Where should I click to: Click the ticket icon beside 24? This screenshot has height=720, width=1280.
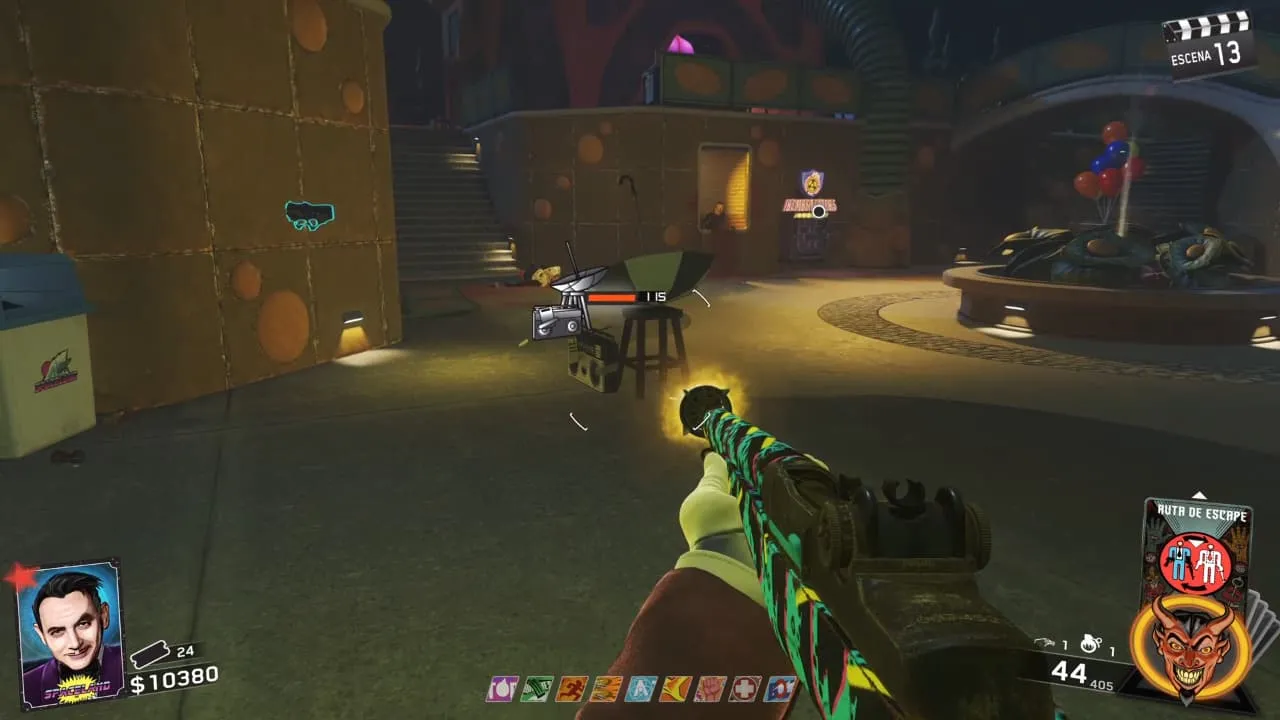(x=149, y=653)
